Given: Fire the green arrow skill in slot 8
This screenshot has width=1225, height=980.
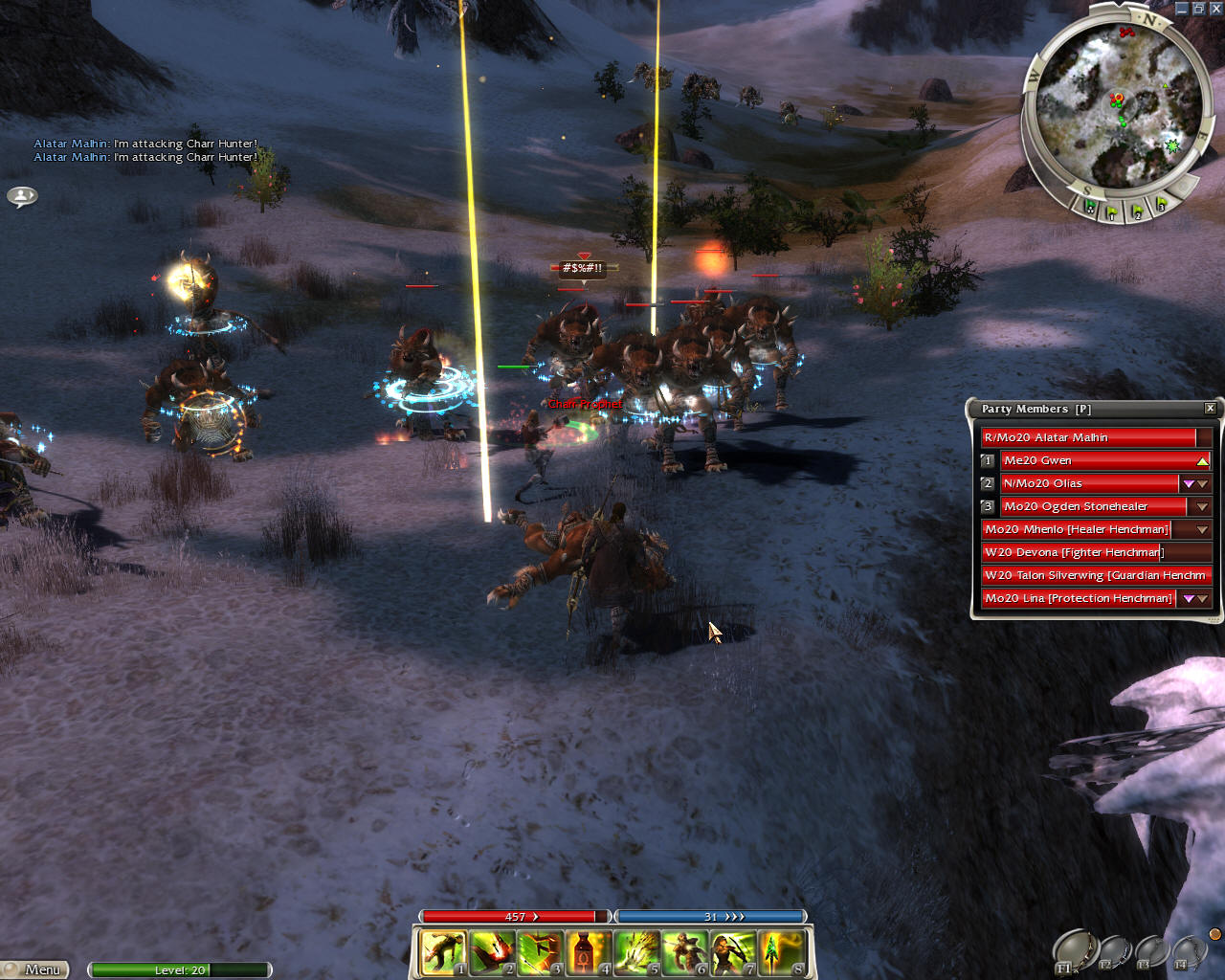Looking at the screenshot, I should point(782,953).
